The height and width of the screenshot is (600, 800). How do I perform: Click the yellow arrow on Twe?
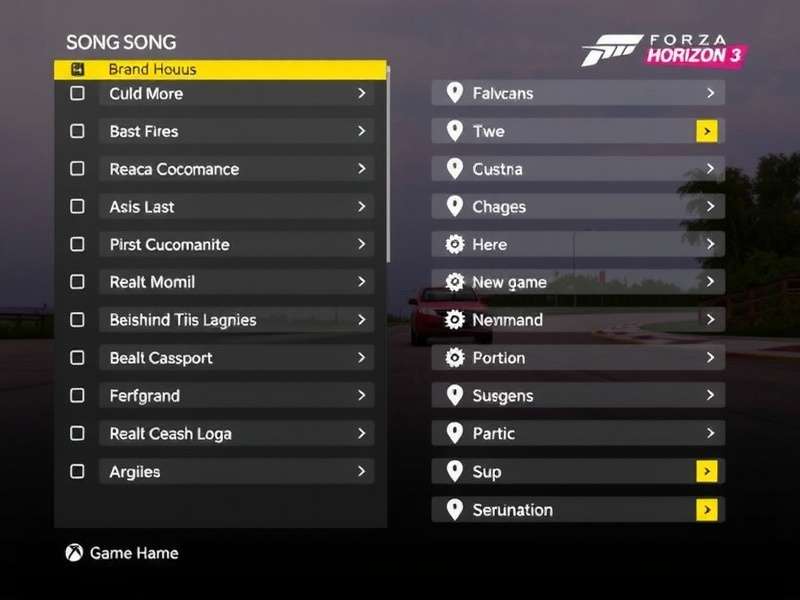tap(707, 131)
